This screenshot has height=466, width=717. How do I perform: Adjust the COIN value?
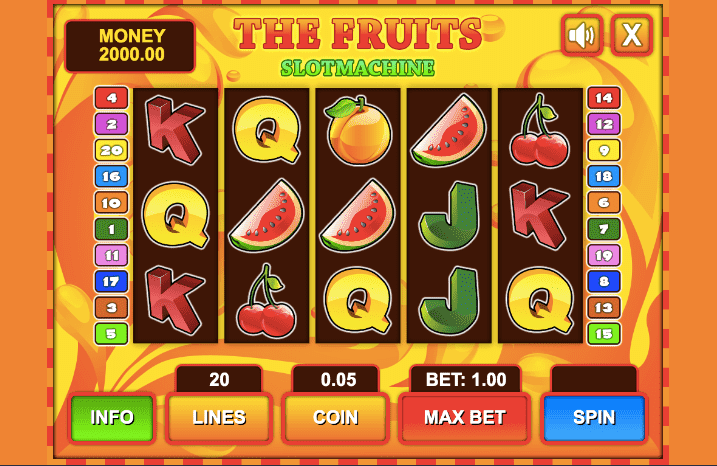coord(336,417)
